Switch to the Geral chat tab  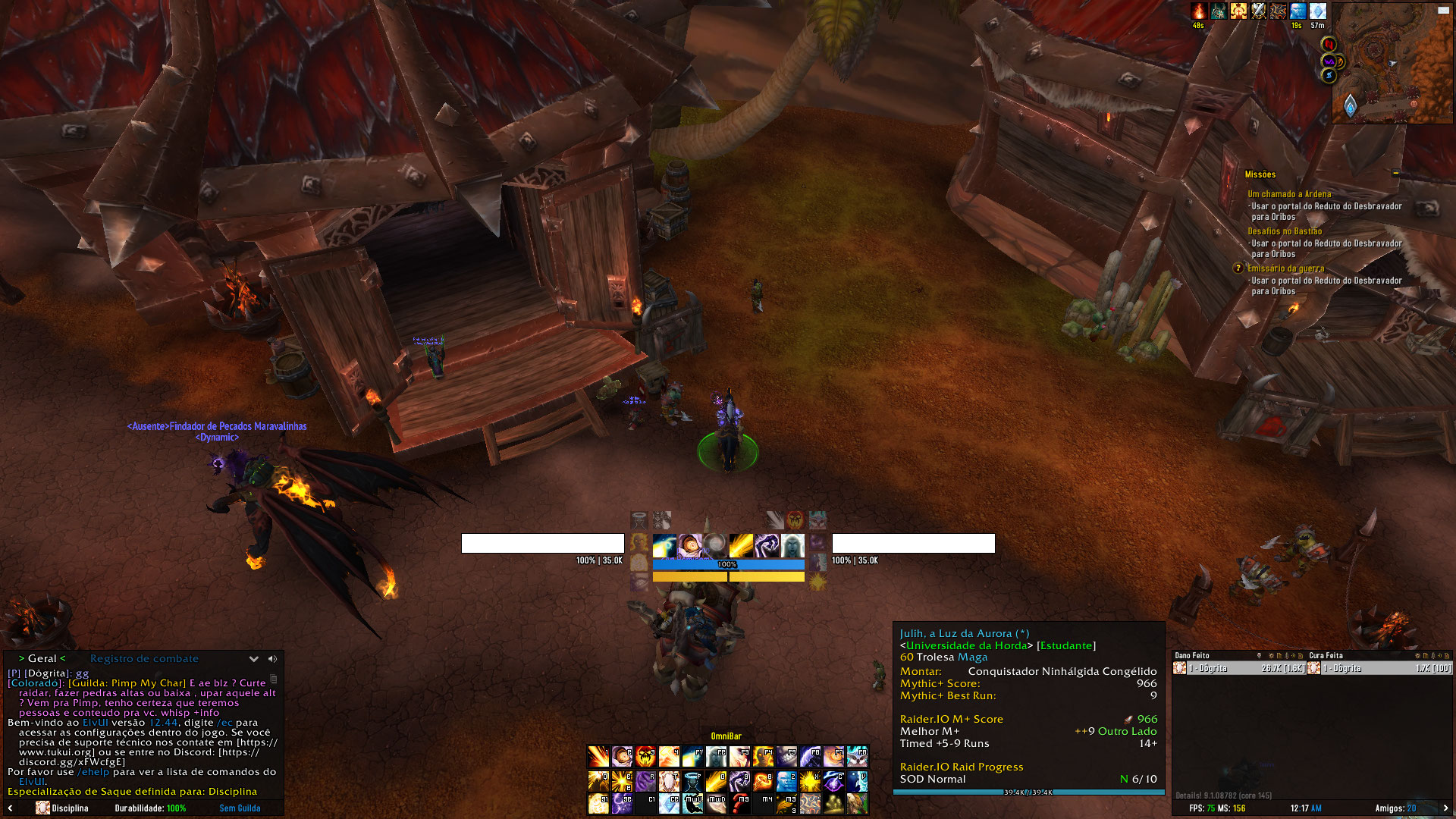42,658
